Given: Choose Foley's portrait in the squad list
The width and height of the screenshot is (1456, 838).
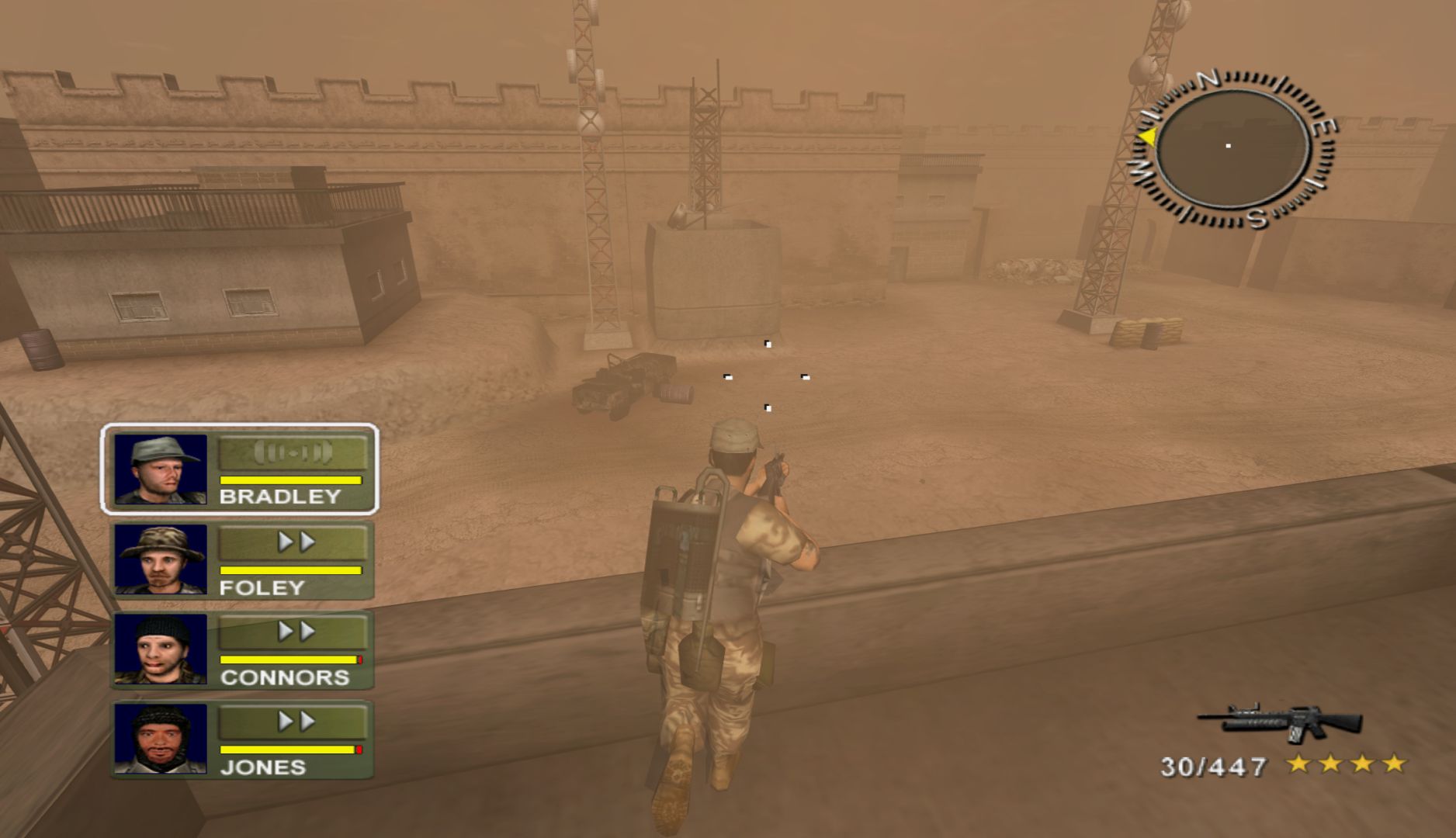Looking at the screenshot, I should (161, 559).
